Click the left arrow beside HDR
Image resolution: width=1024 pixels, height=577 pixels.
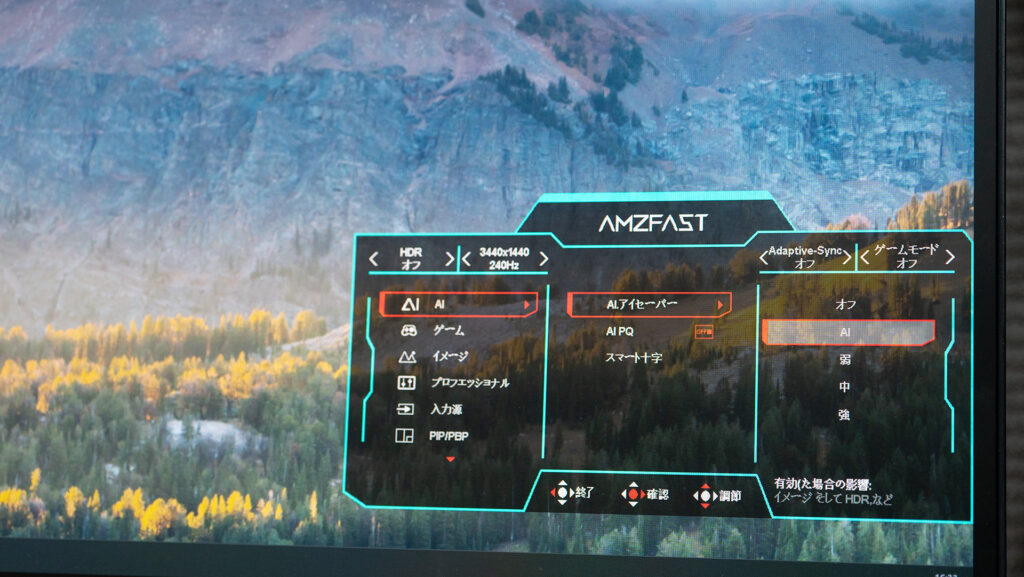click(374, 259)
